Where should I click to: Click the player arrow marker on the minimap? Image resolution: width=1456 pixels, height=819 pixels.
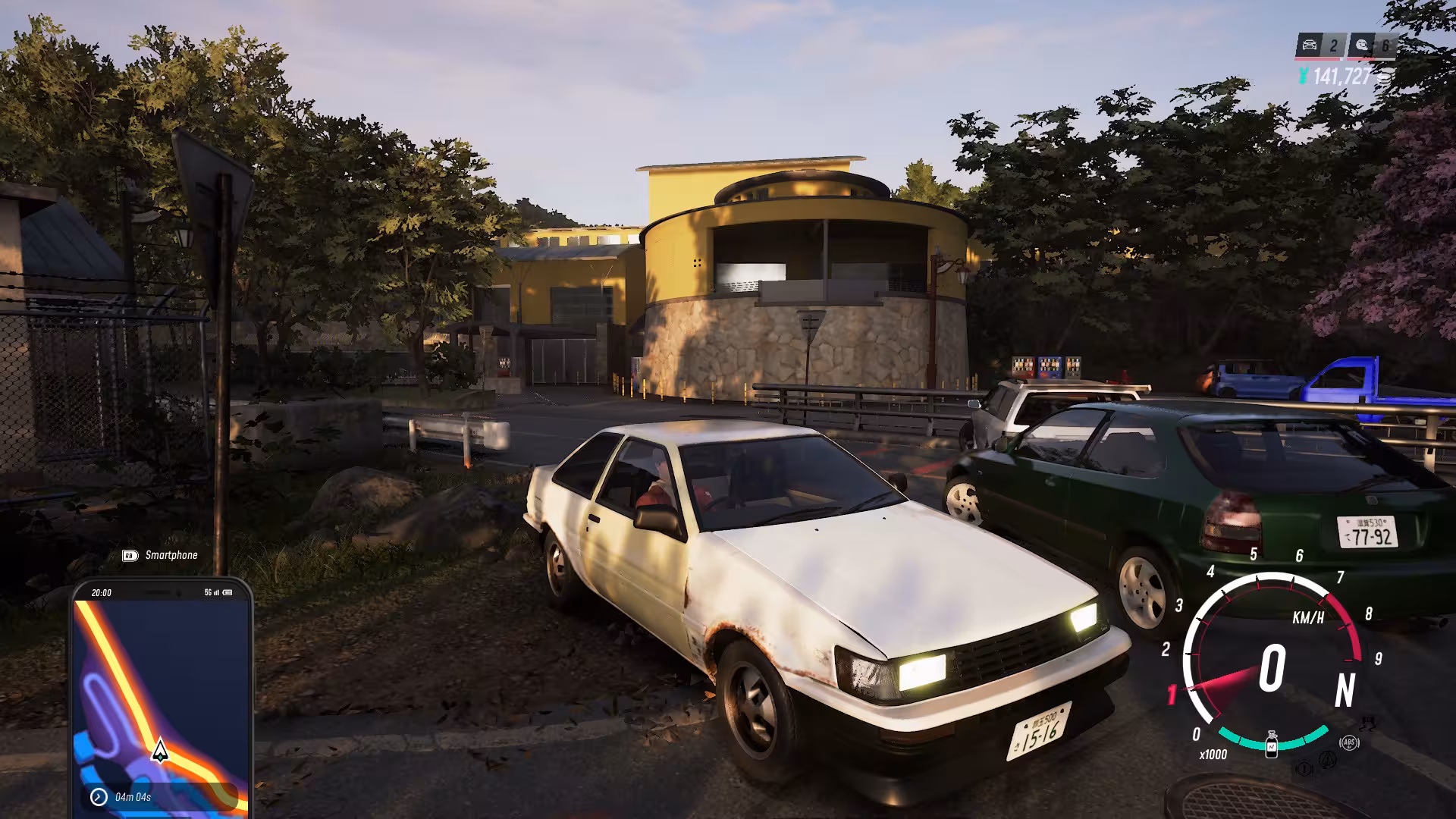click(x=160, y=750)
